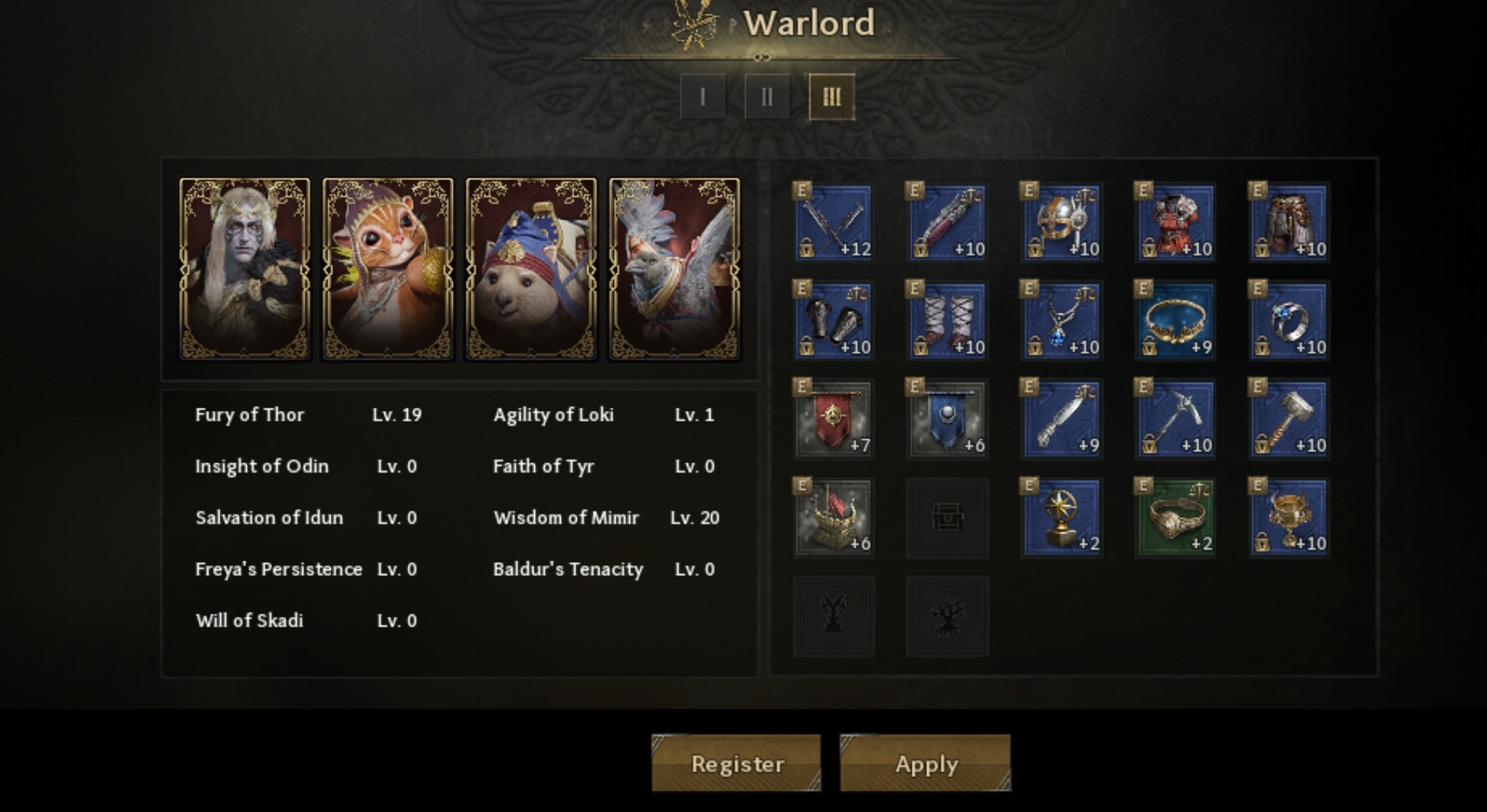Viewport: 1487px width, 812px height.
Task: Click the +12 crossed weapons slot
Action: [834, 223]
